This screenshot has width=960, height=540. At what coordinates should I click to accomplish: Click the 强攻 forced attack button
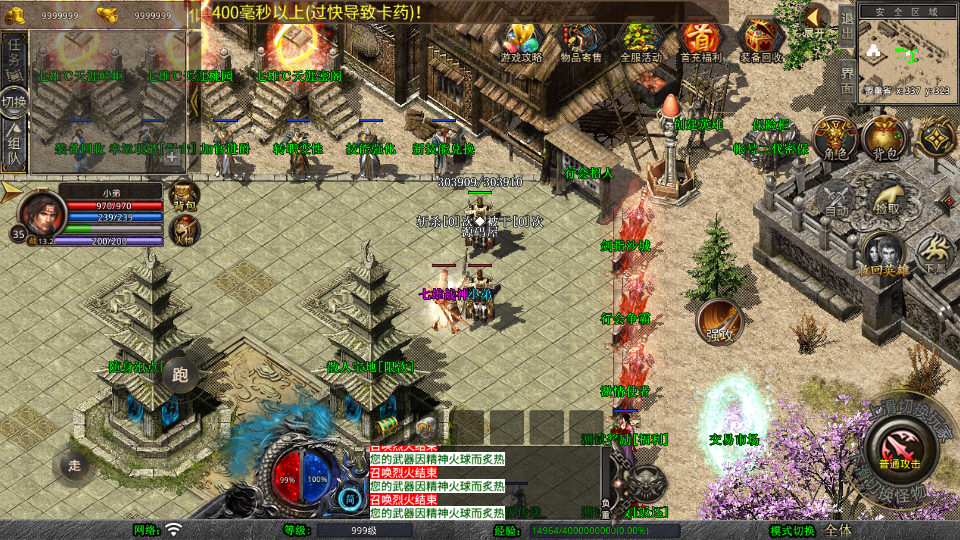(720, 322)
